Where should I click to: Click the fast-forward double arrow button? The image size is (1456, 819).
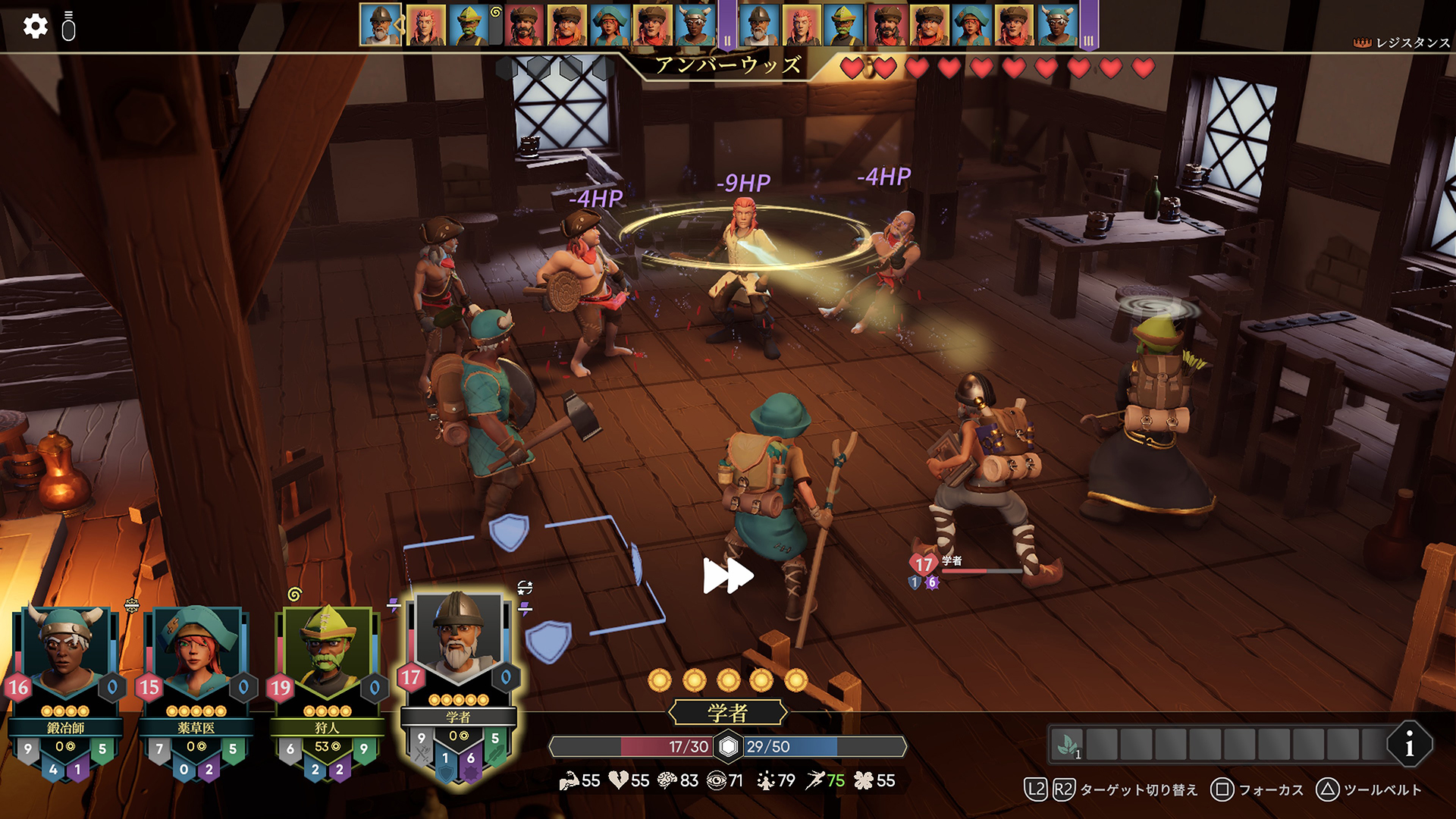[728, 576]
